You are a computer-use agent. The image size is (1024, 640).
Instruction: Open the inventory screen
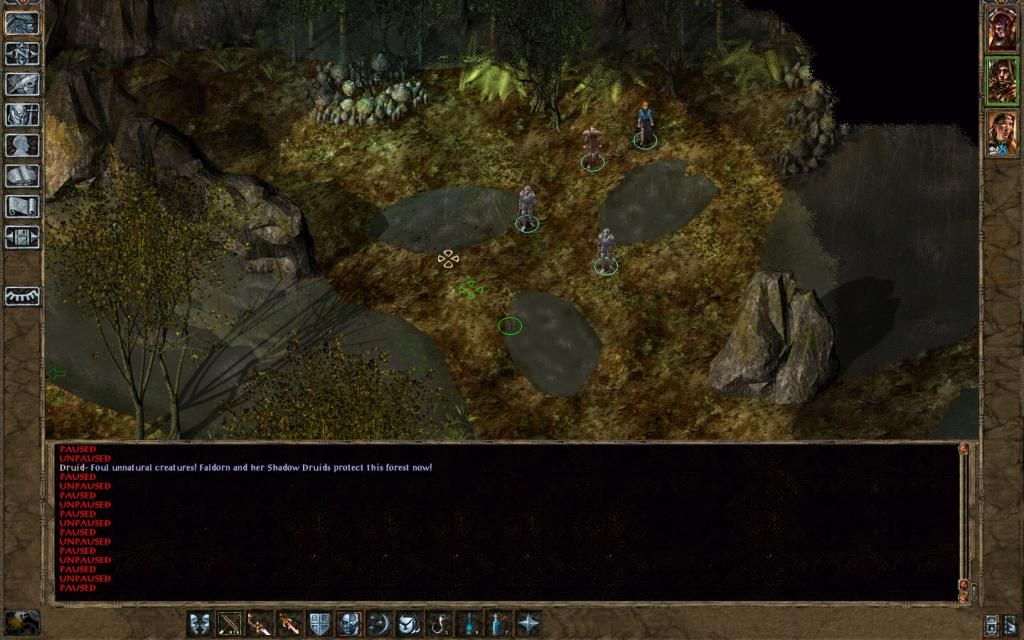tap(22, 115)
